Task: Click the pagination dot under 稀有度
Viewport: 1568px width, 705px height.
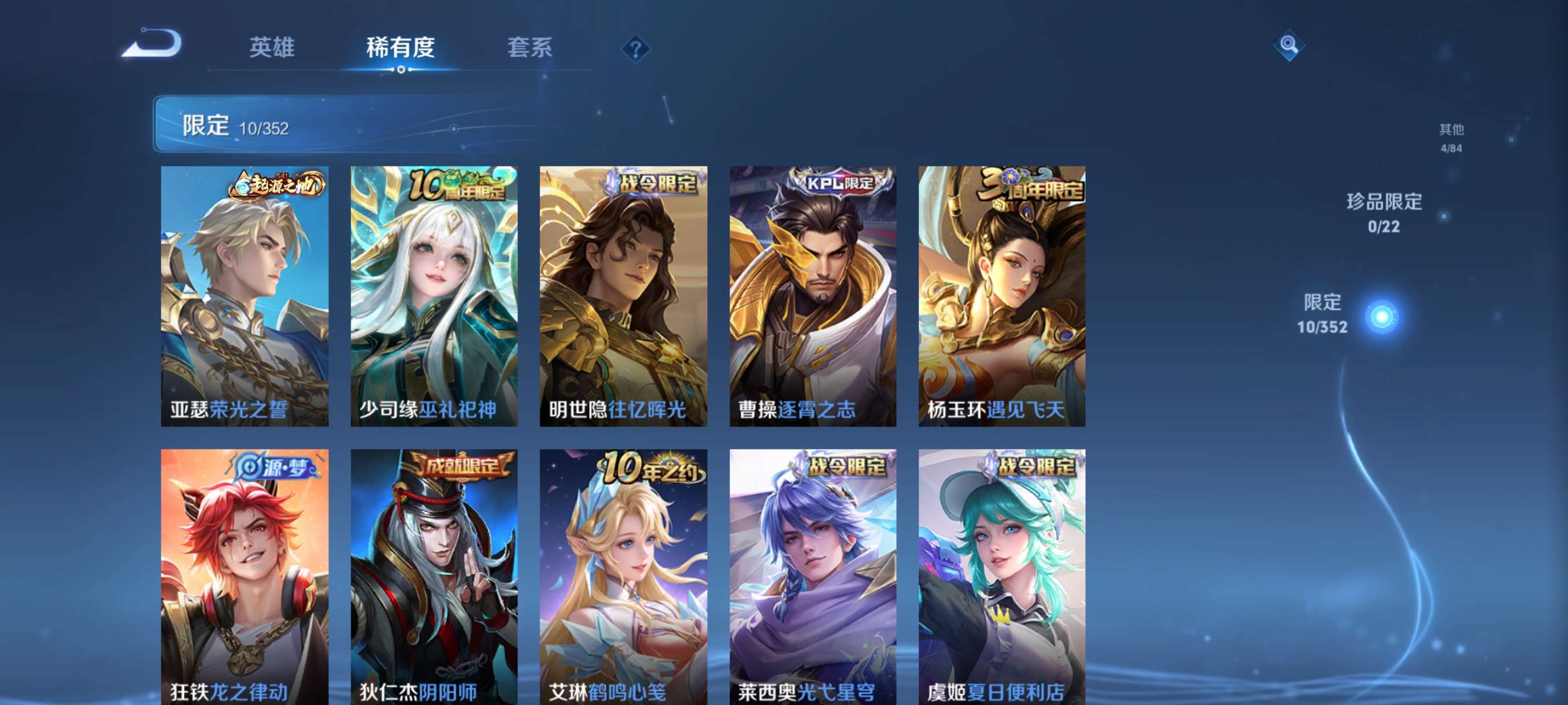Action: point(401,69)
